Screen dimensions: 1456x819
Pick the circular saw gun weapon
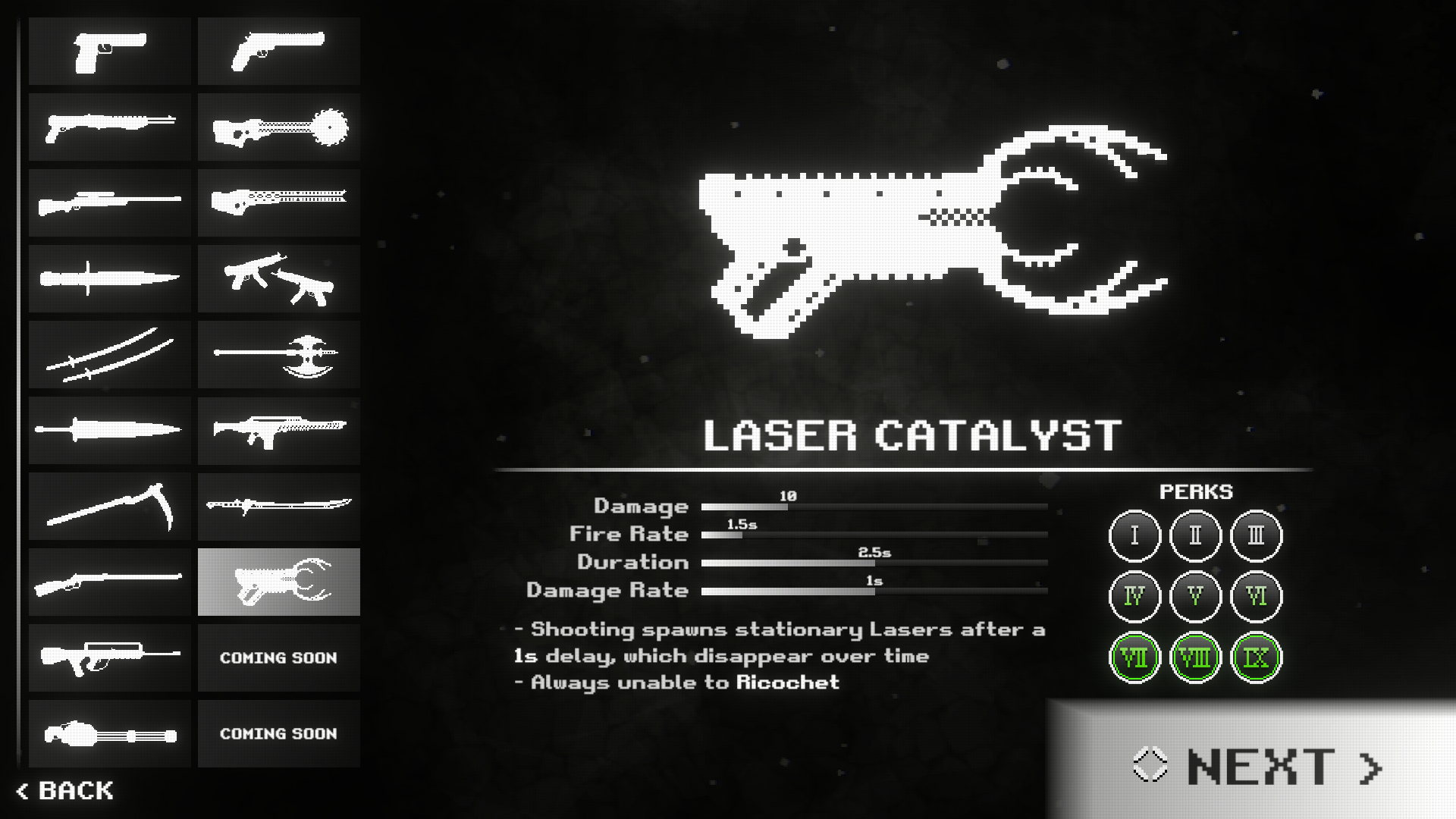coord(278,127)
